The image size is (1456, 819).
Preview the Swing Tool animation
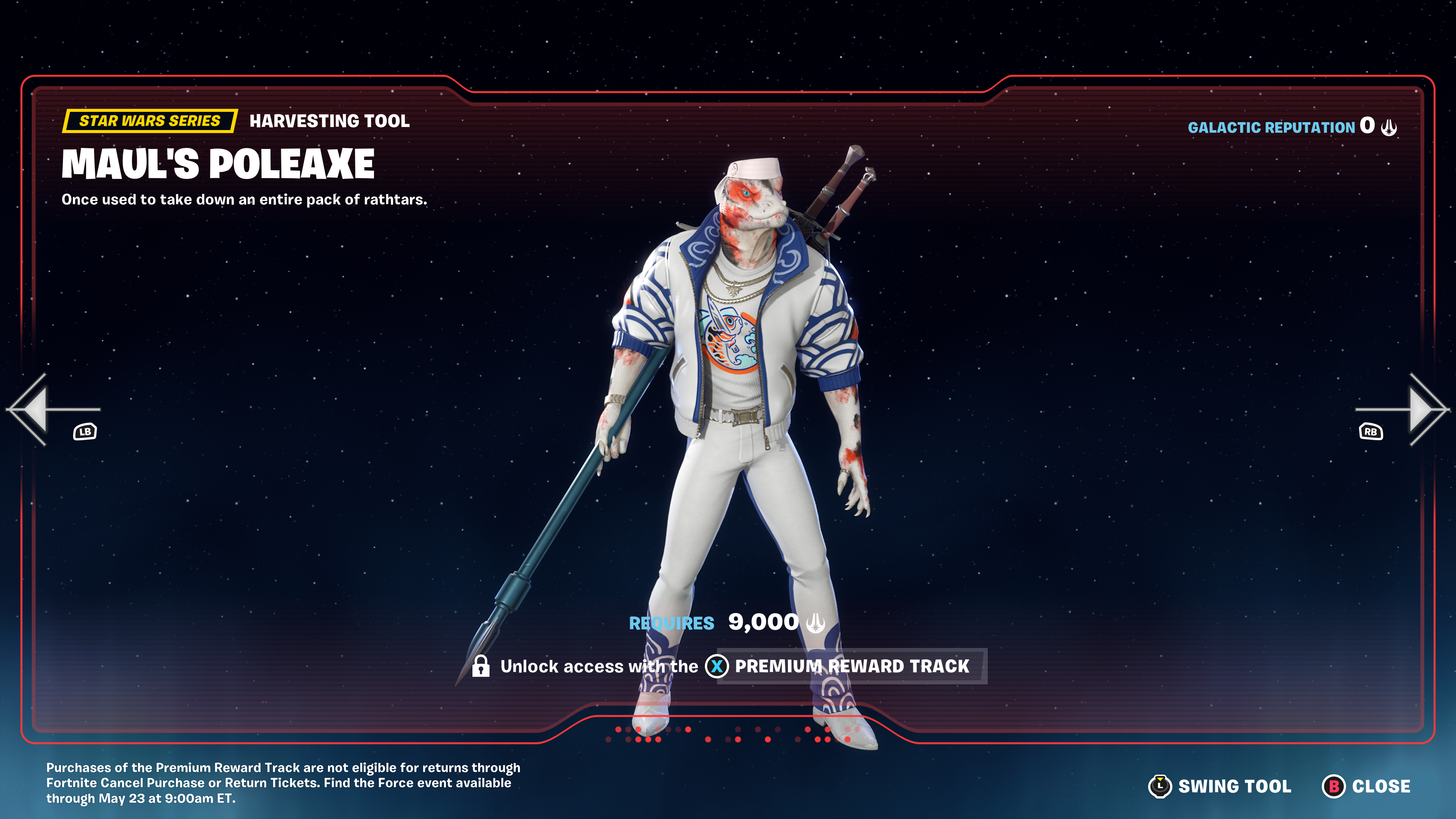(1221, 786)
